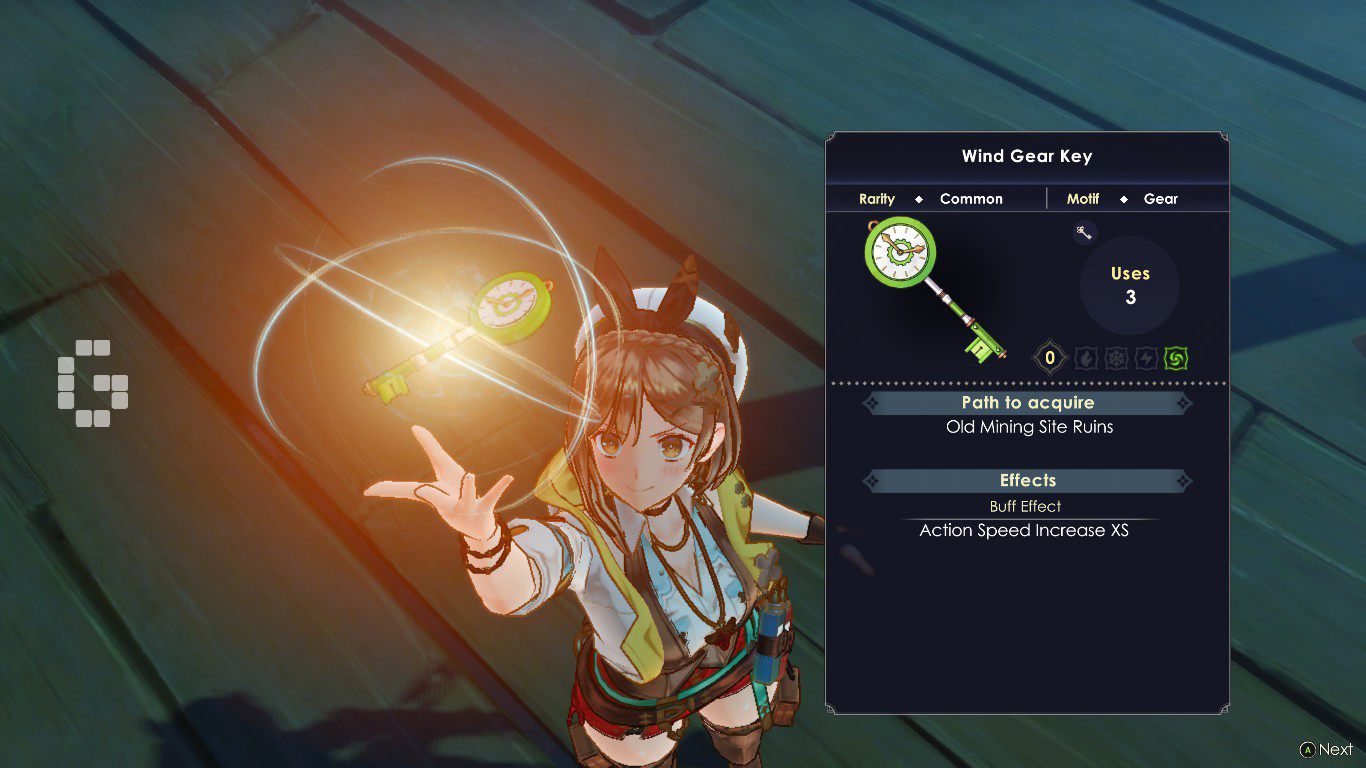Click the Path to acquire header
Viewport: 1366px width, 768px height.
pos(1027,403)
